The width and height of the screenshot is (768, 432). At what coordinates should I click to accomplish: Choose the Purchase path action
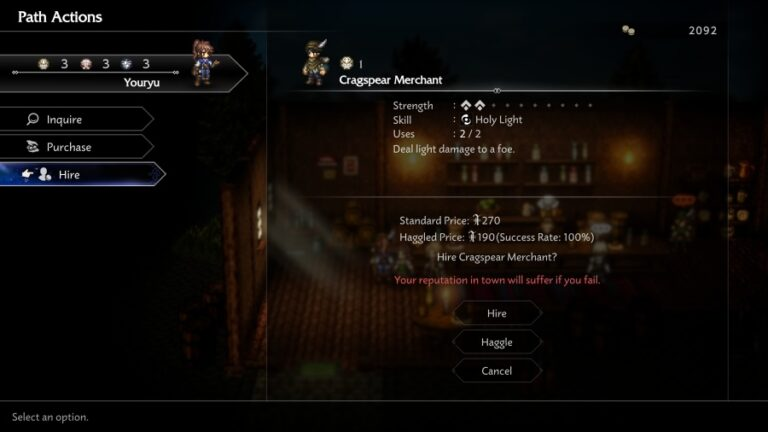75,147
